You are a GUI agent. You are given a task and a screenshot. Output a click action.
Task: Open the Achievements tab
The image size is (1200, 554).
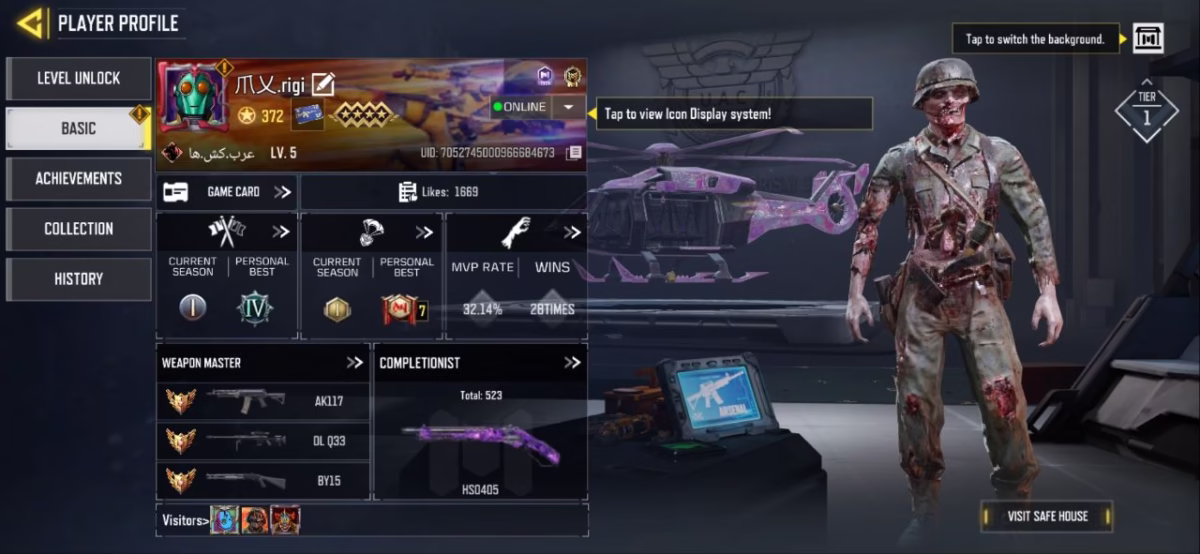tap(79, 178)
